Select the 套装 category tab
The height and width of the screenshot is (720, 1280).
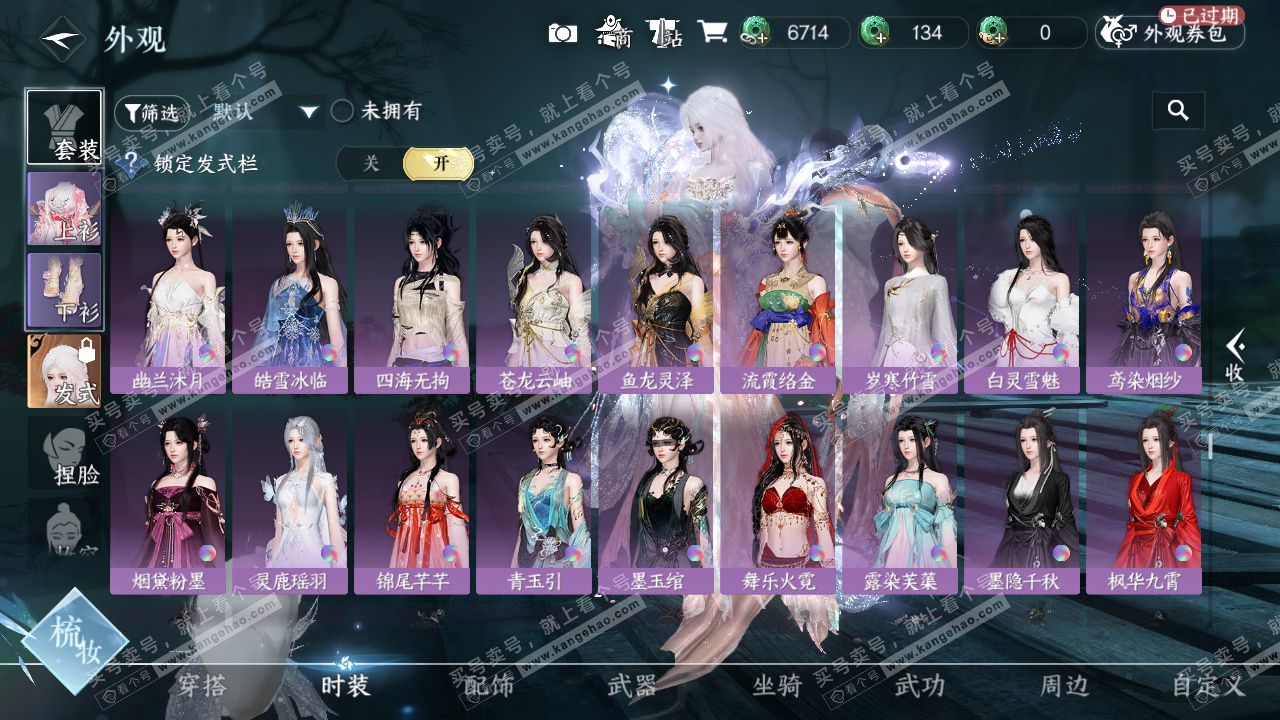(64, 128)
